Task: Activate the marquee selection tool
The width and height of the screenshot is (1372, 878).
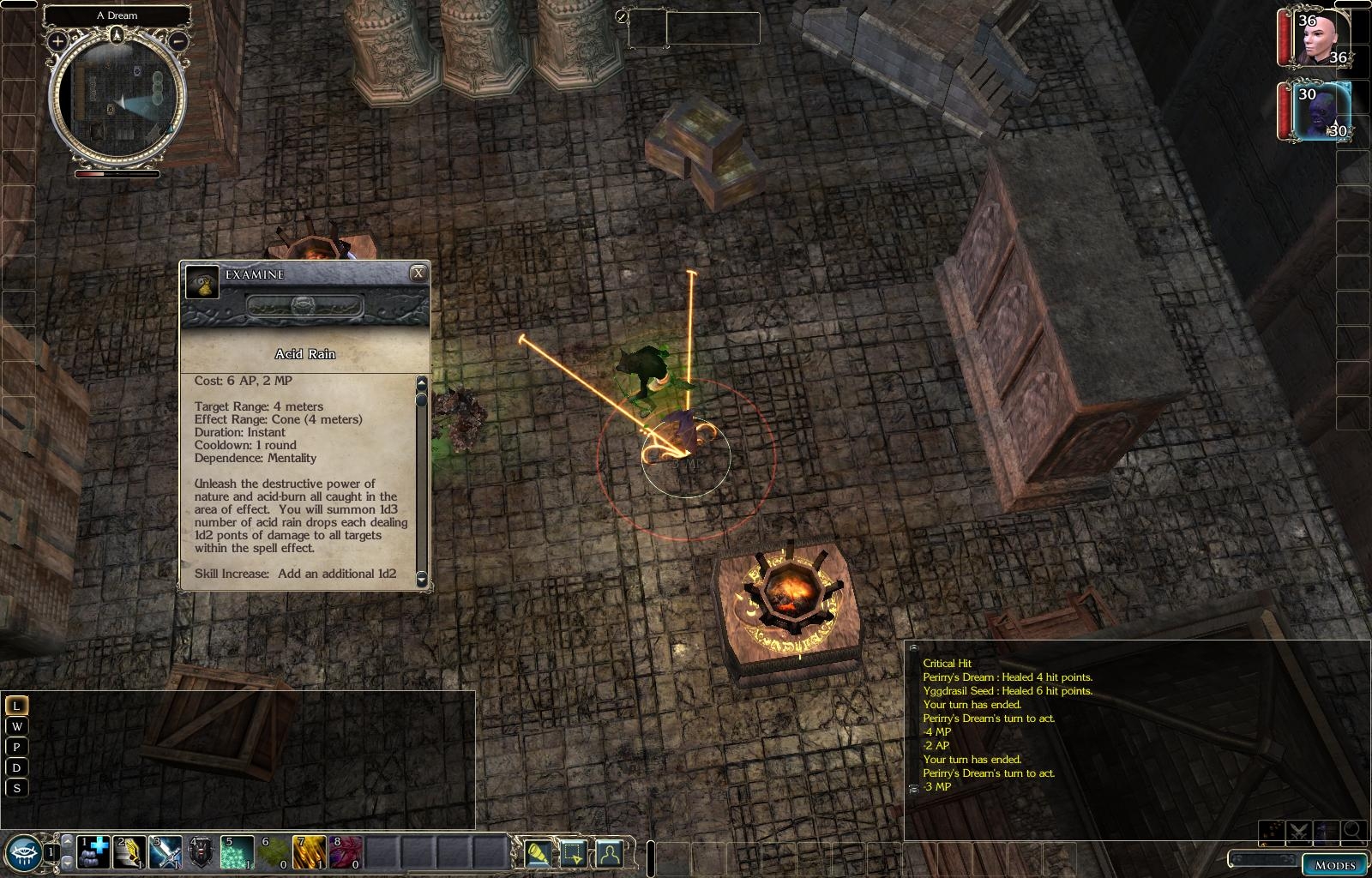Action: [573, 852]
